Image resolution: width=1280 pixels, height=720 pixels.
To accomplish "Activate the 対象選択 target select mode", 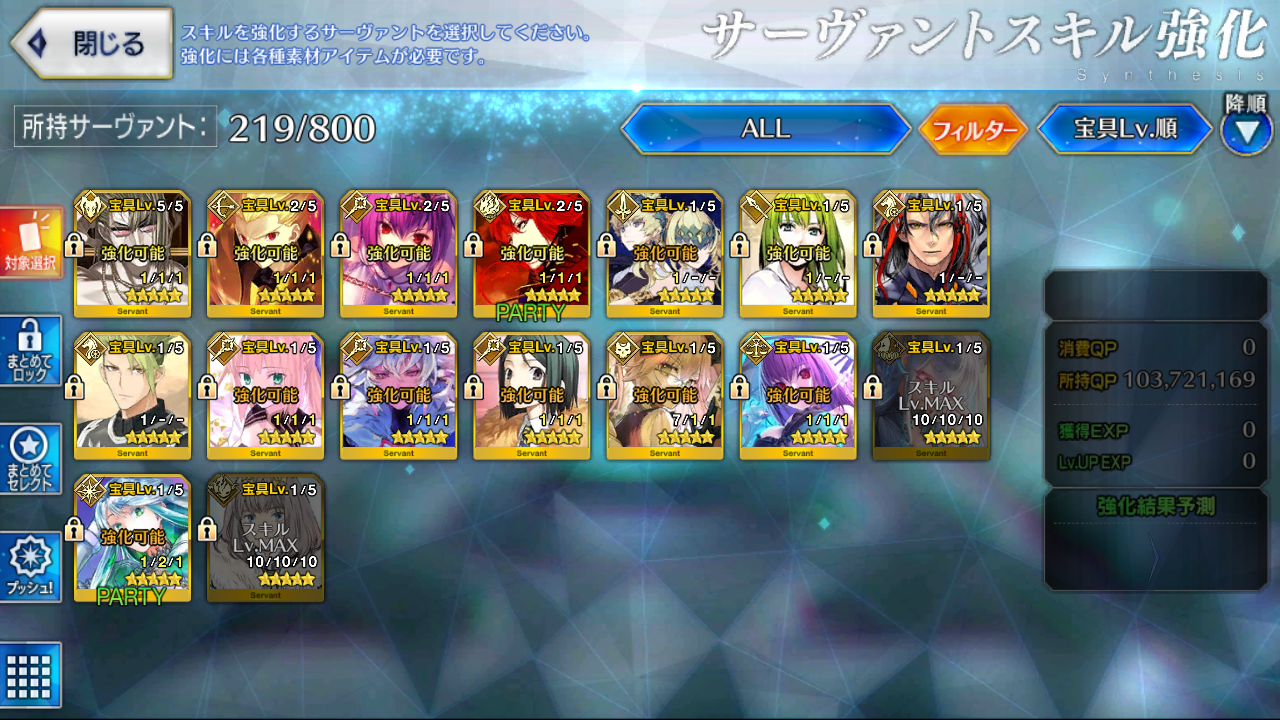I will point(31,243).
